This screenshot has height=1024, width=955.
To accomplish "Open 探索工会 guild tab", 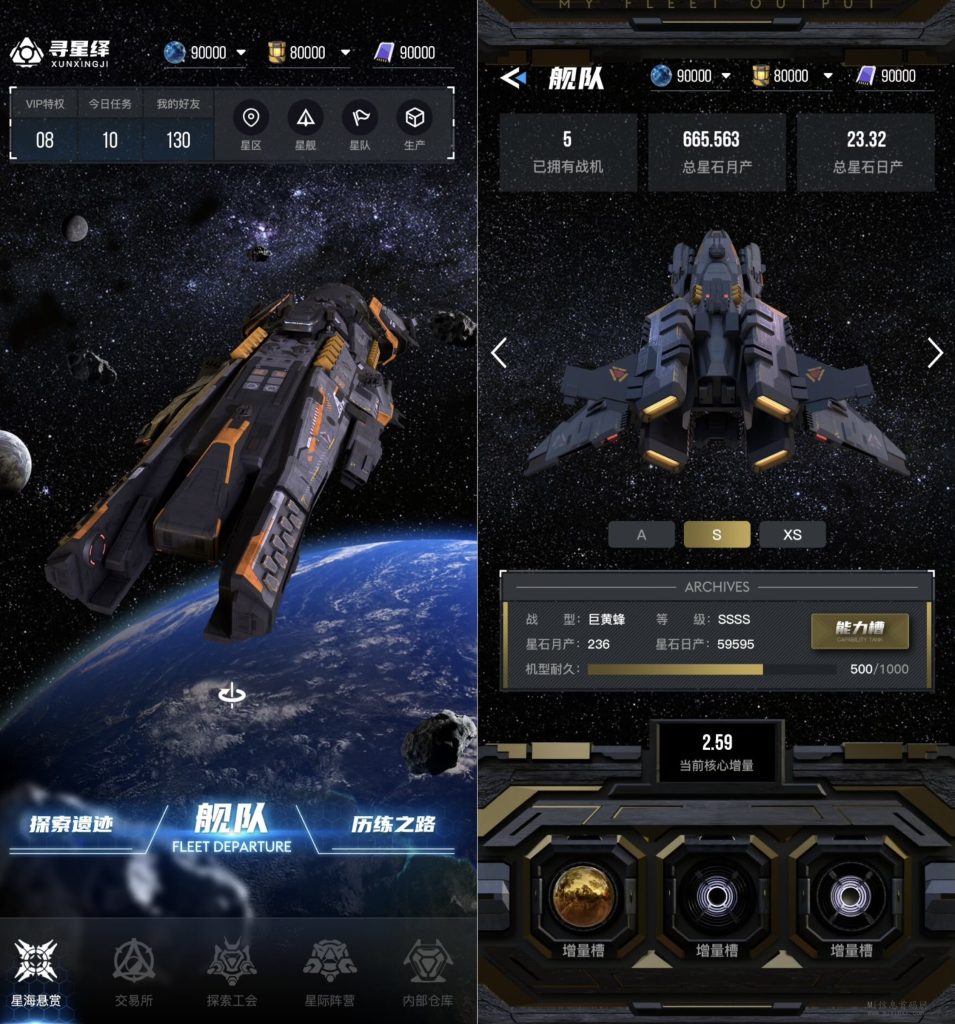I will [x=232, y=971].
